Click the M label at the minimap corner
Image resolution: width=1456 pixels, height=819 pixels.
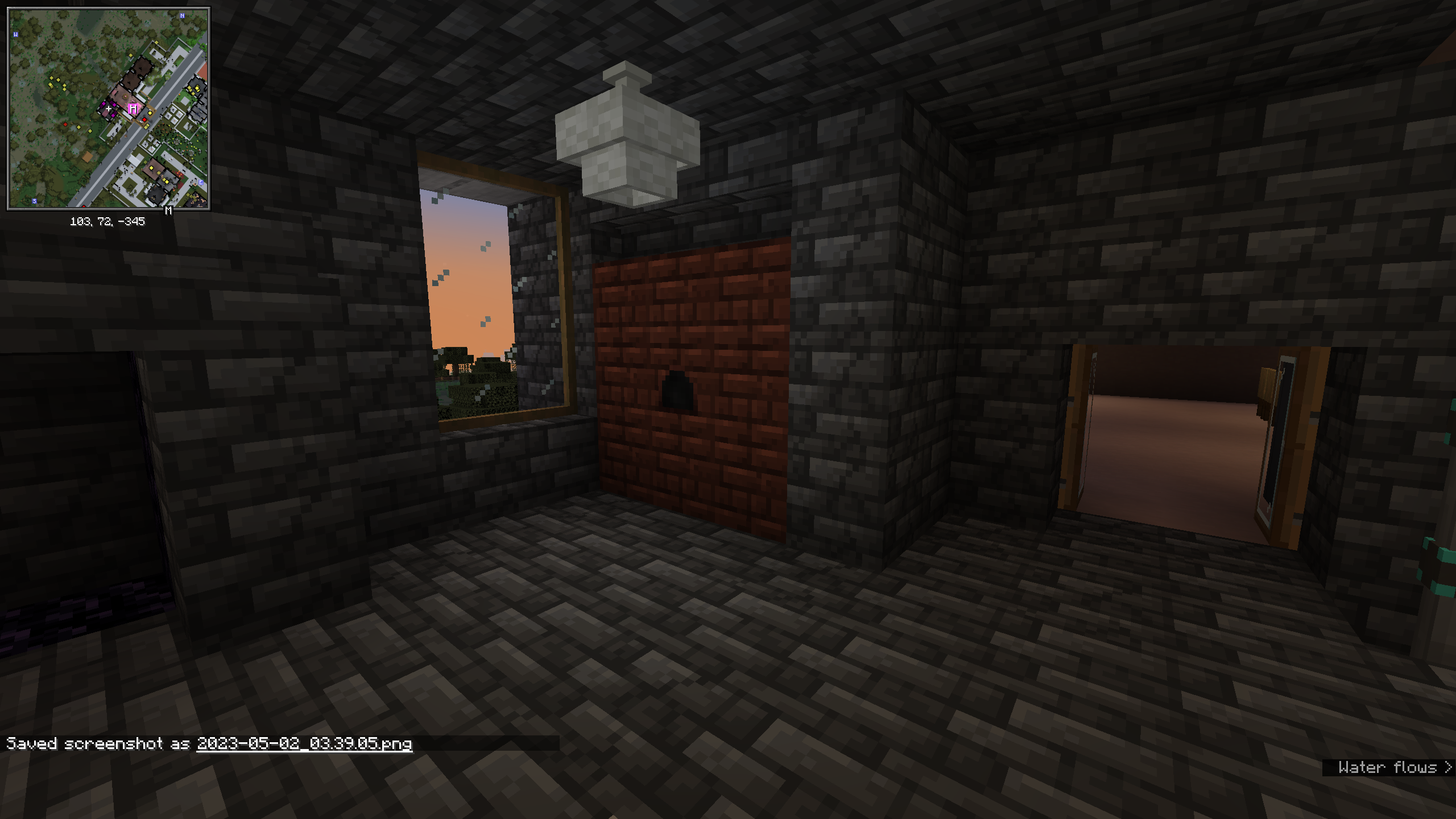[x=168, y=210]
